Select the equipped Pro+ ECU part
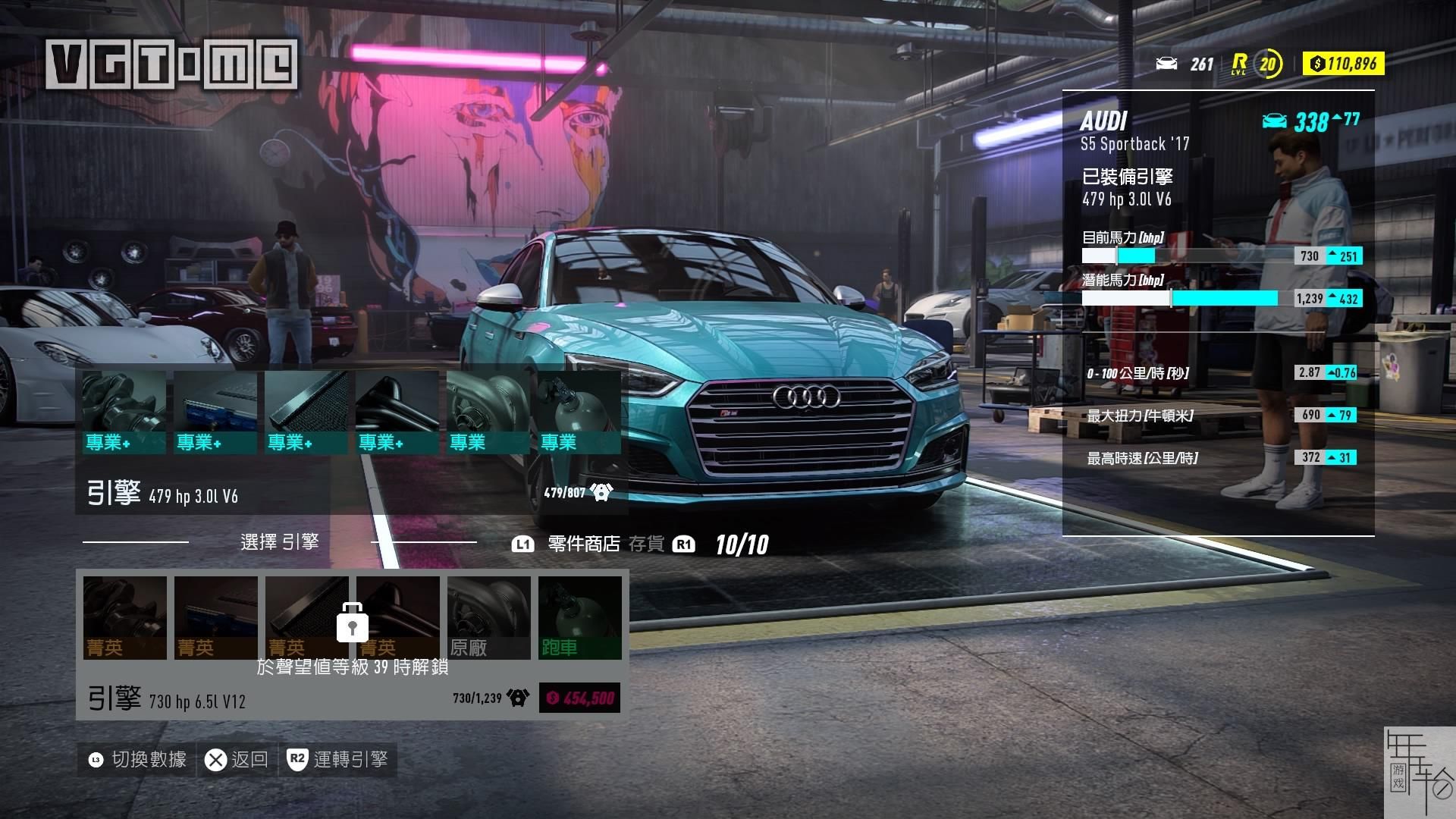The height and width of the screenshot is (819, 1456). coord(215,413)
